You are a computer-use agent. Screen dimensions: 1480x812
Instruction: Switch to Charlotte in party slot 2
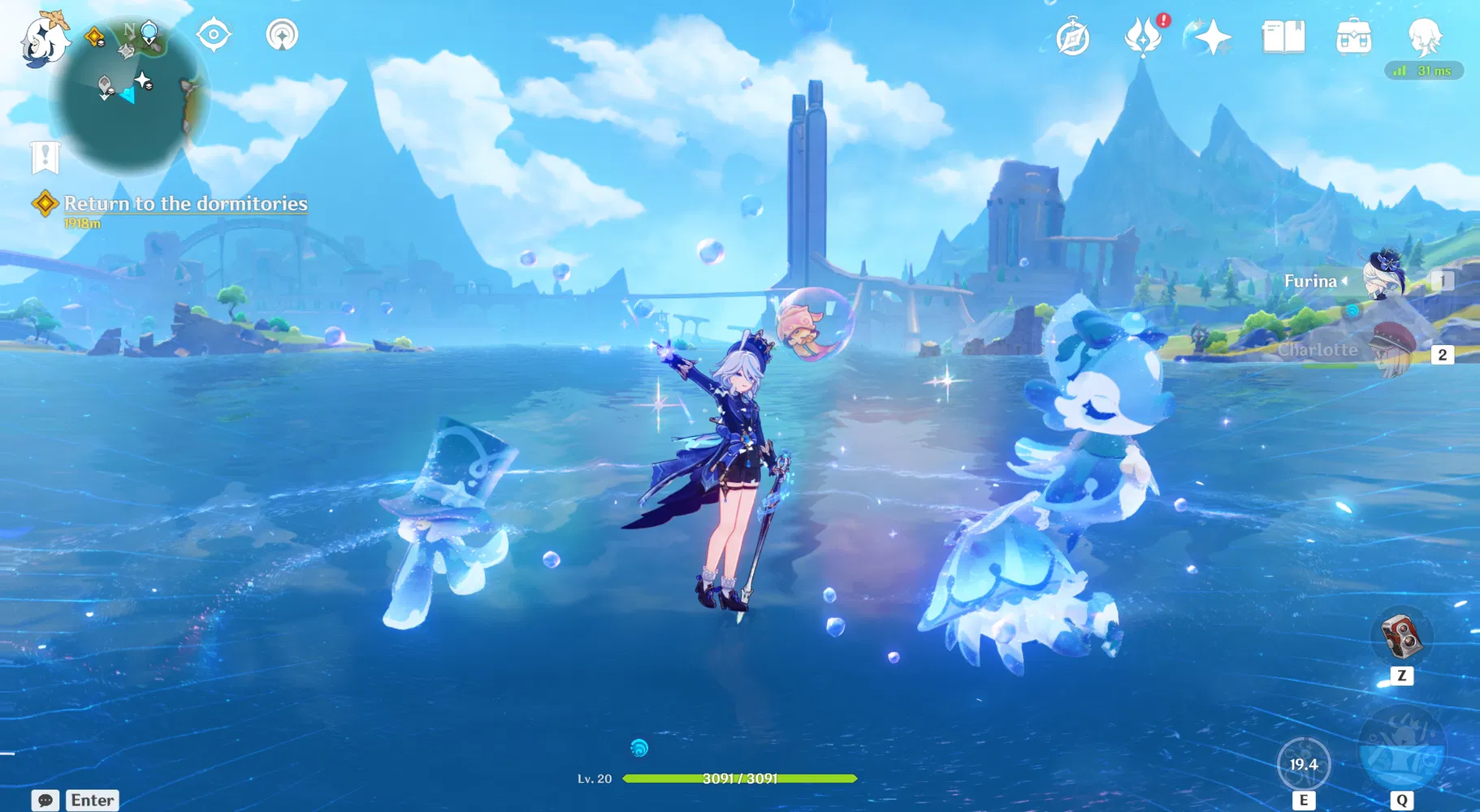(x=1392, y=351)
